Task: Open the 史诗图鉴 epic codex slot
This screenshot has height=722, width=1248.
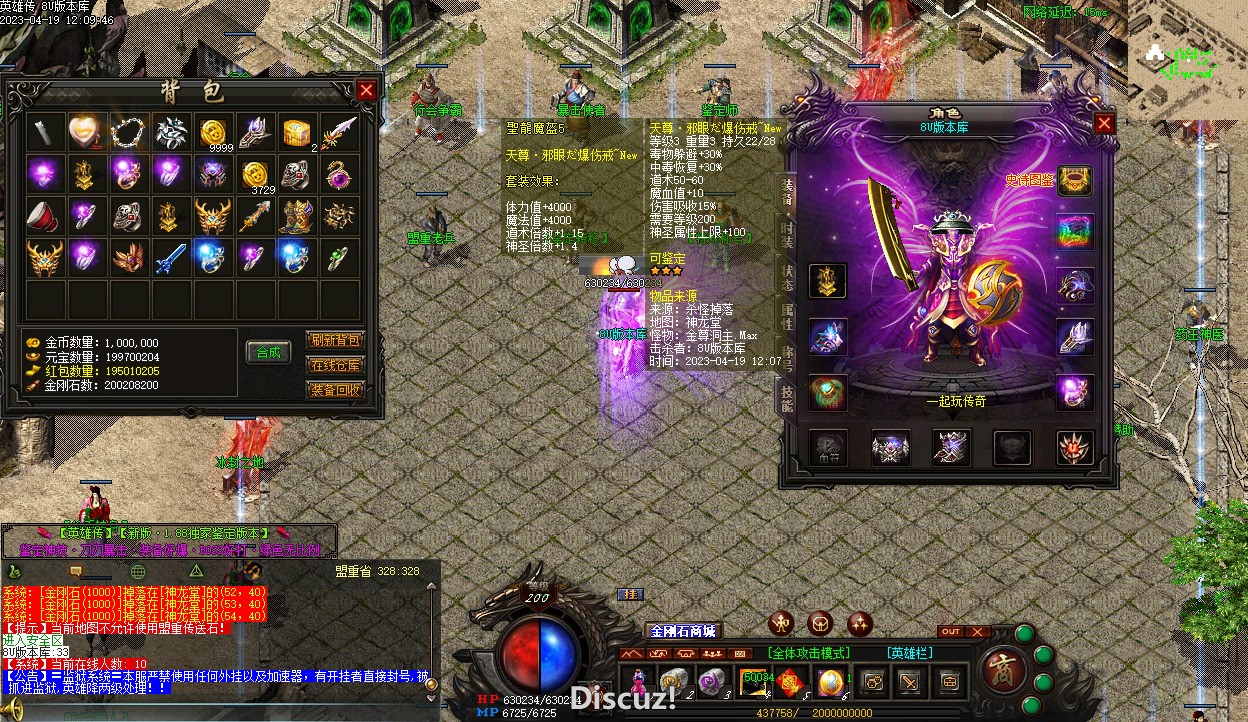Action: tap(1076, 181)
